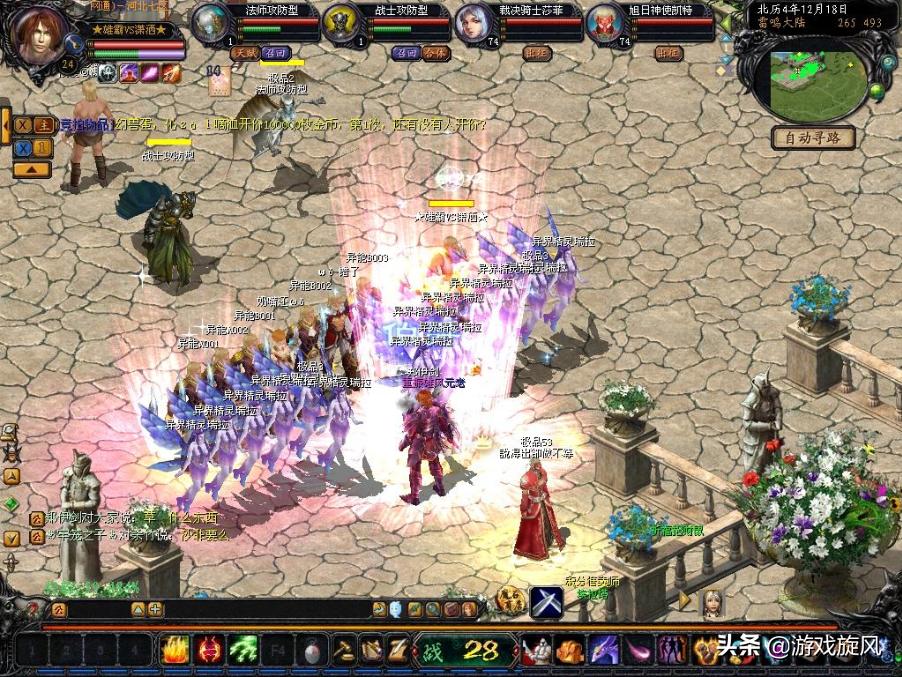Screen dimensions: 902x677
Task: Click the red circular skill in the hotbar
Action: pos(209,650)
